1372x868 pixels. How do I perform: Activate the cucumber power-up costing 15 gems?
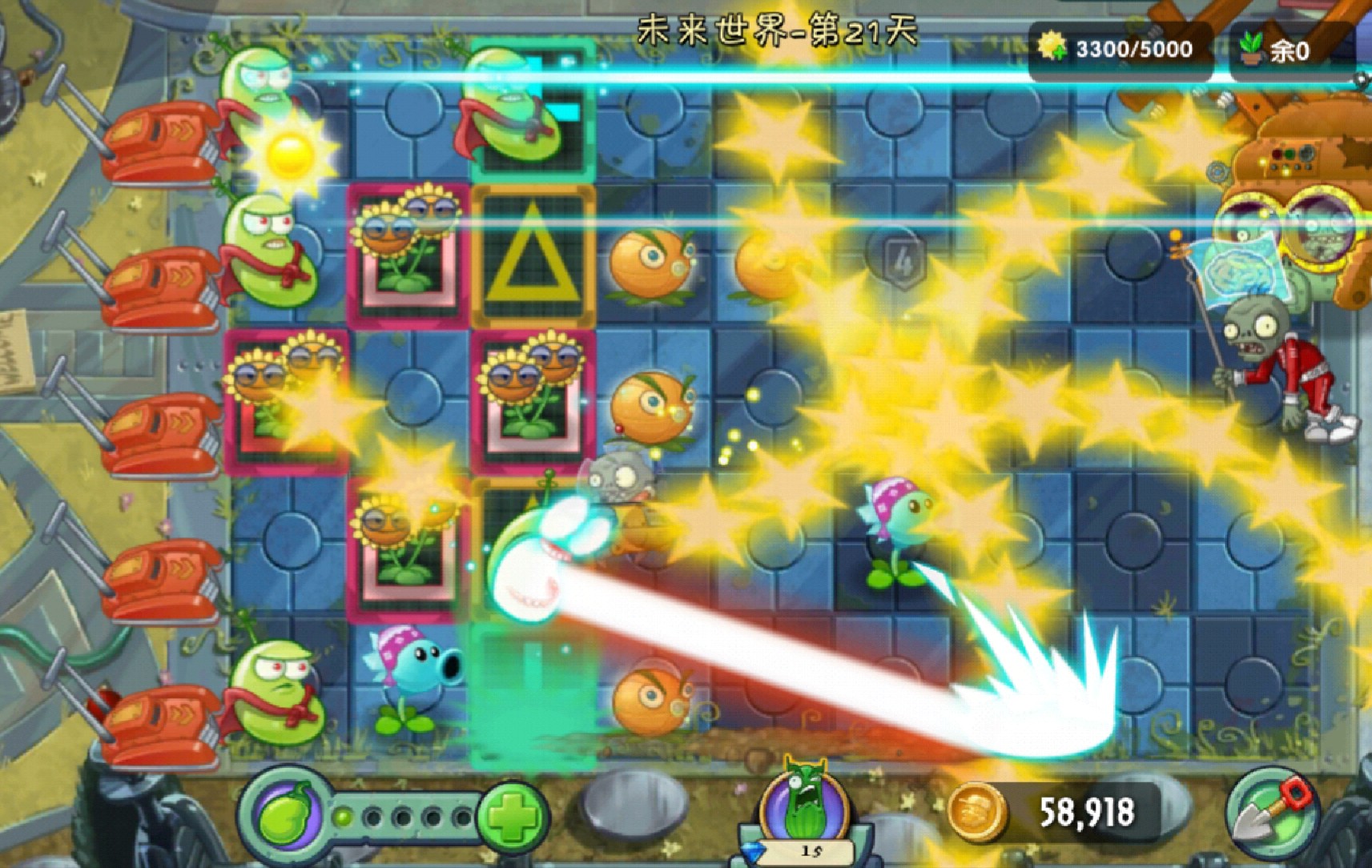click(803, 805)
